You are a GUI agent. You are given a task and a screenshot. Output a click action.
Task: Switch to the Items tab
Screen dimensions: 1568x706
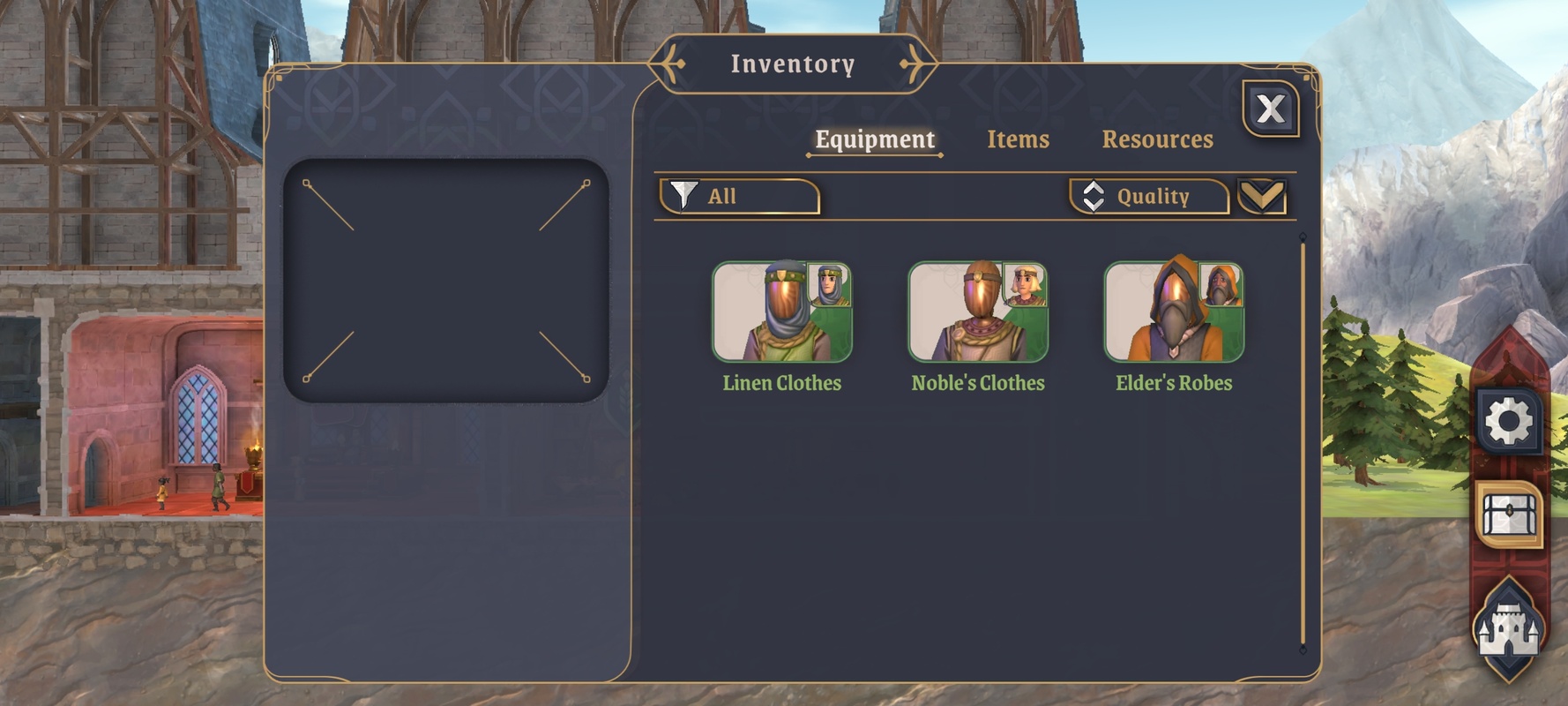coord(1018,139)
